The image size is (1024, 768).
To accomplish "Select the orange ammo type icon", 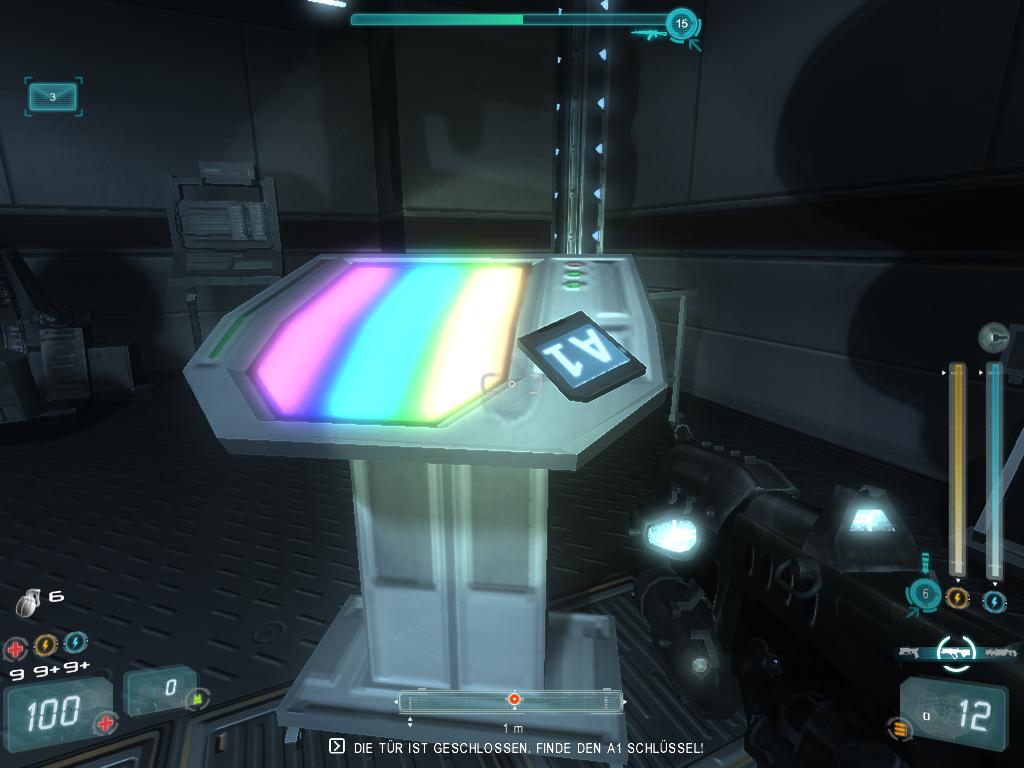I will [901, 729].
